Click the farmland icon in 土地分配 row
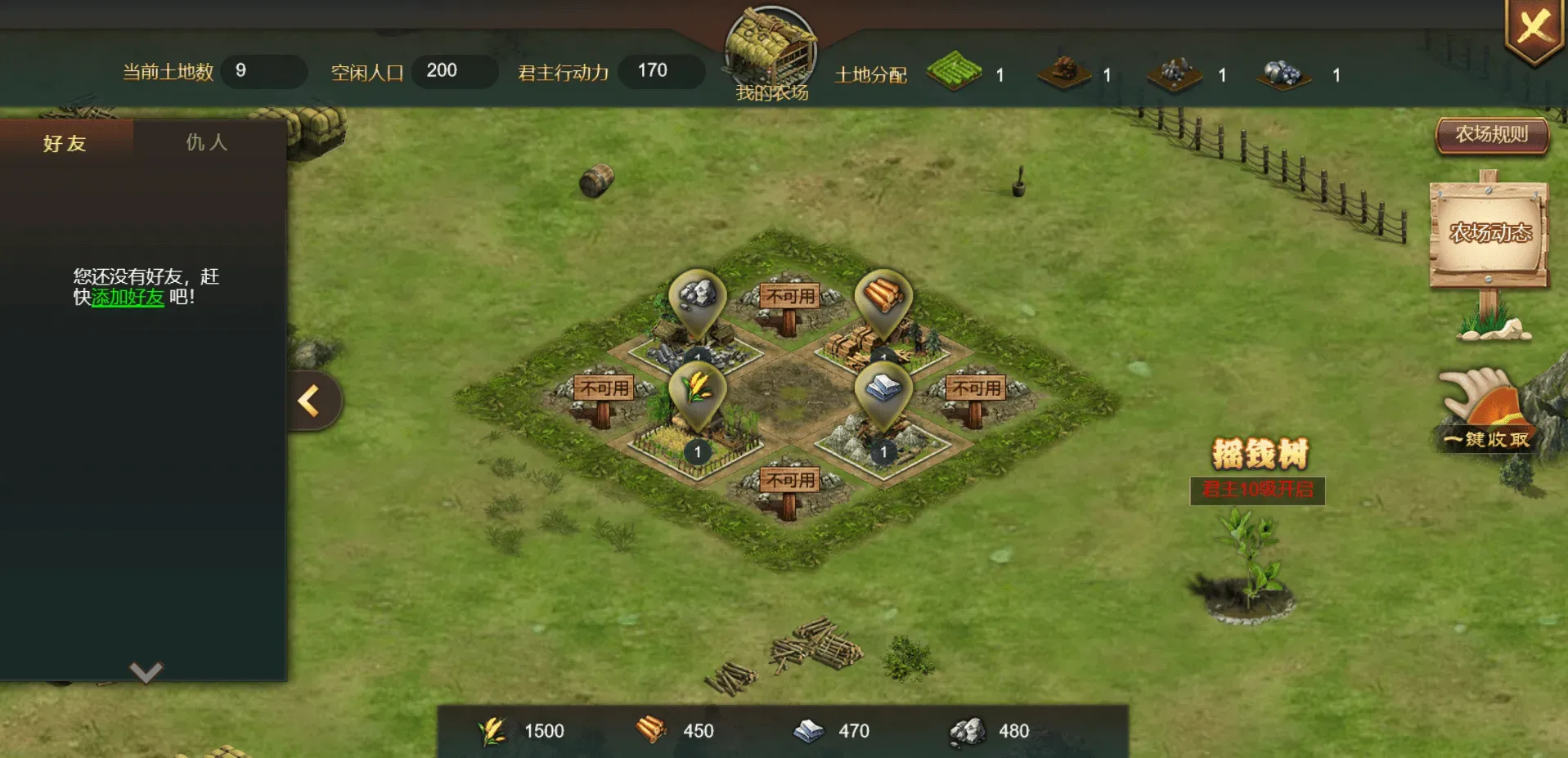Viewport: 1568px width, 758px height. 955,74
